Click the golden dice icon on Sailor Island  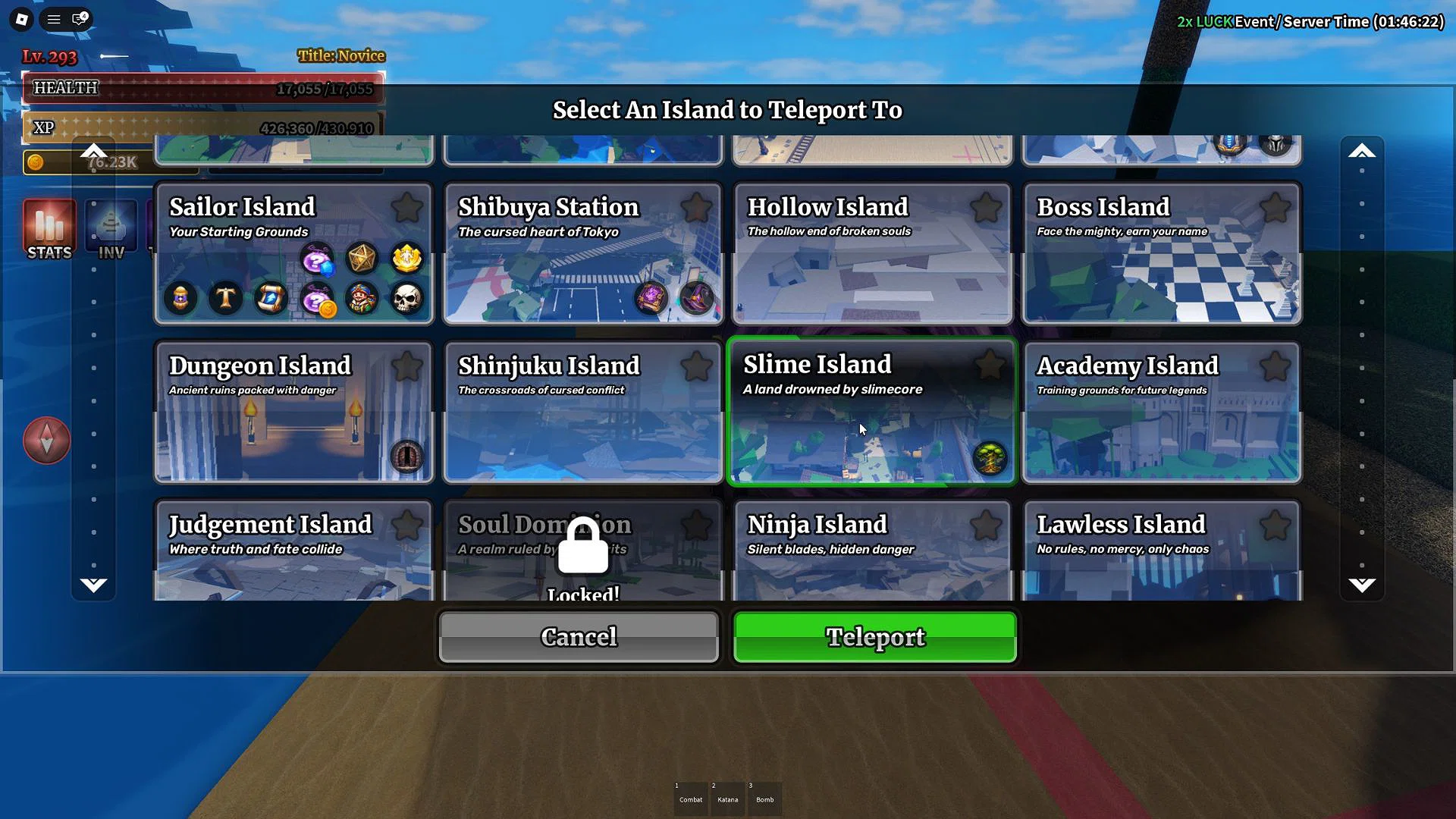(362, 258)
